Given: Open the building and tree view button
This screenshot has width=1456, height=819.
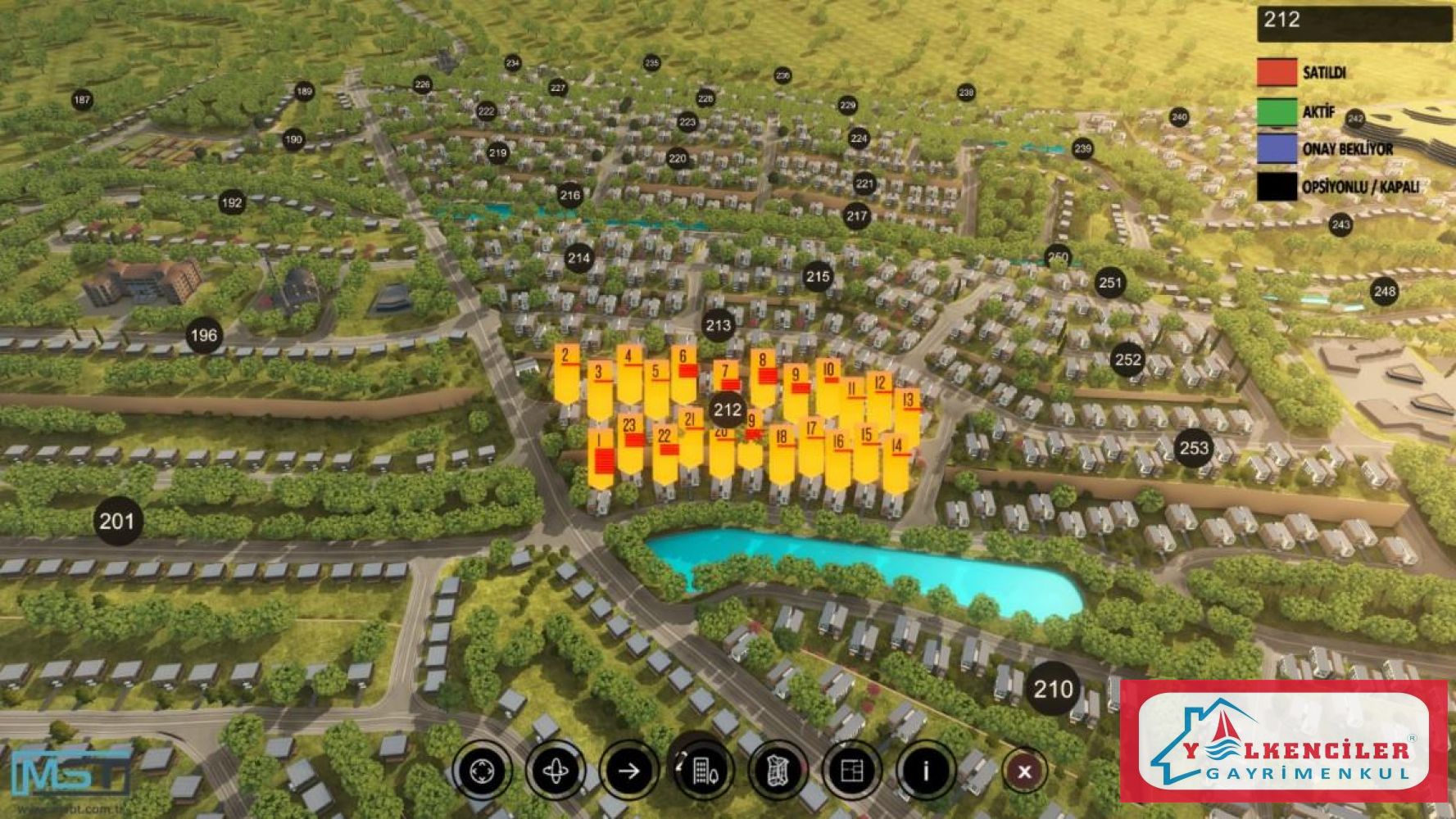Looking at the screenshot, I should click(x=703, y=771).
